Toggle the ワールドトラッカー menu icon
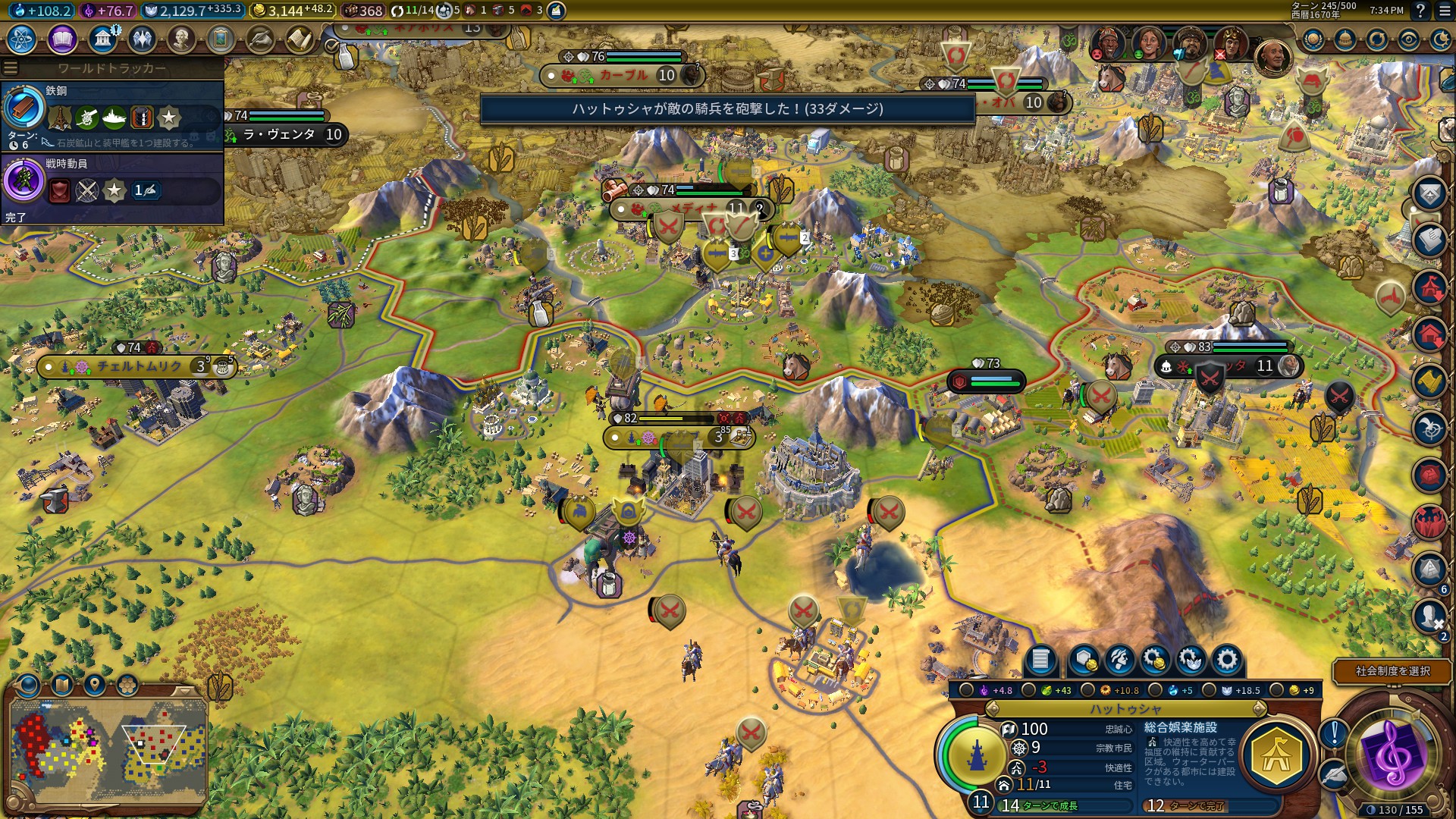This screenshot has width=1456, height=819. (x=11, y=68)
